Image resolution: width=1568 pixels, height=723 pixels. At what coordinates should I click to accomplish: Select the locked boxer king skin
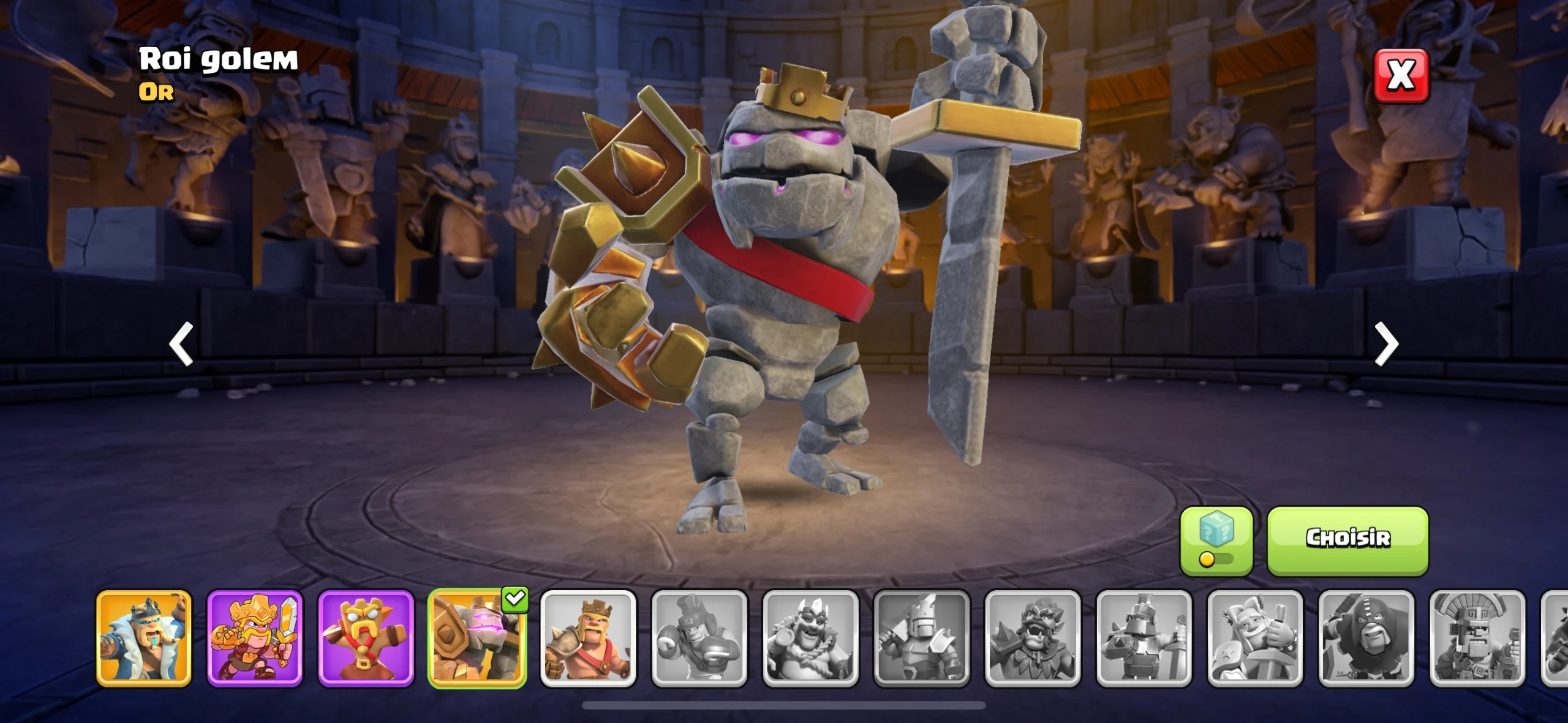pyautogui.click(x=699, y=638)
